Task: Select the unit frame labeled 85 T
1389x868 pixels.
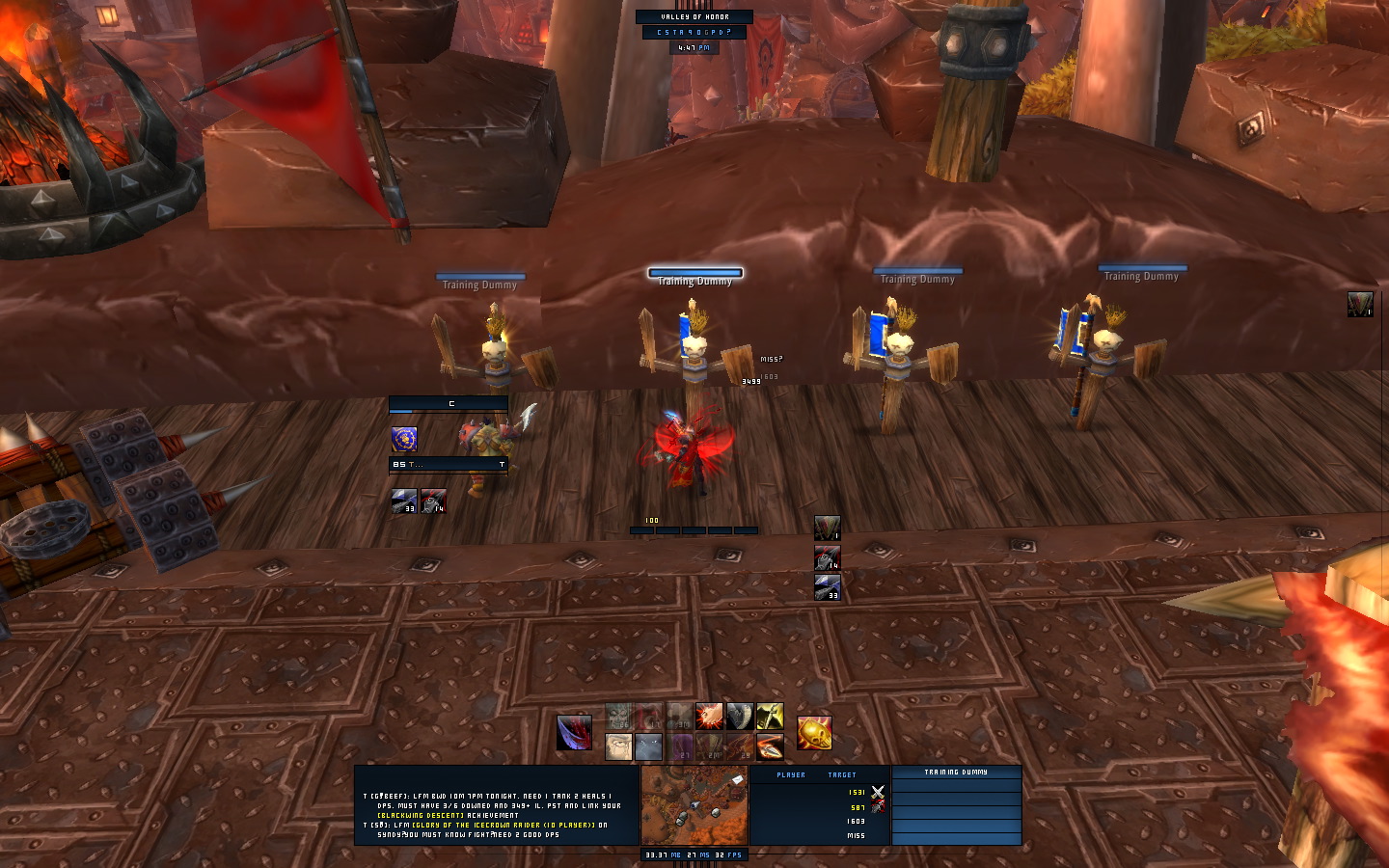Action: coord(449,464)
